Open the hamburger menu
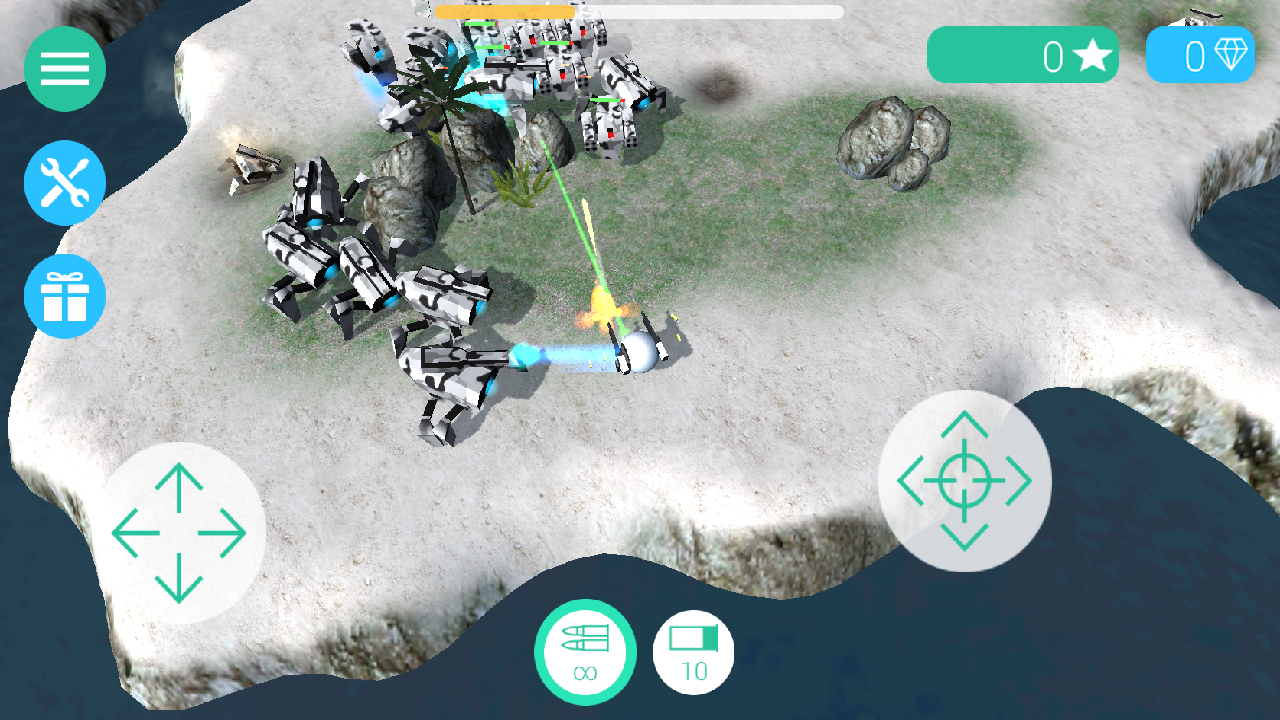Viewport: 1280px width, 720px height. (65, 69)
